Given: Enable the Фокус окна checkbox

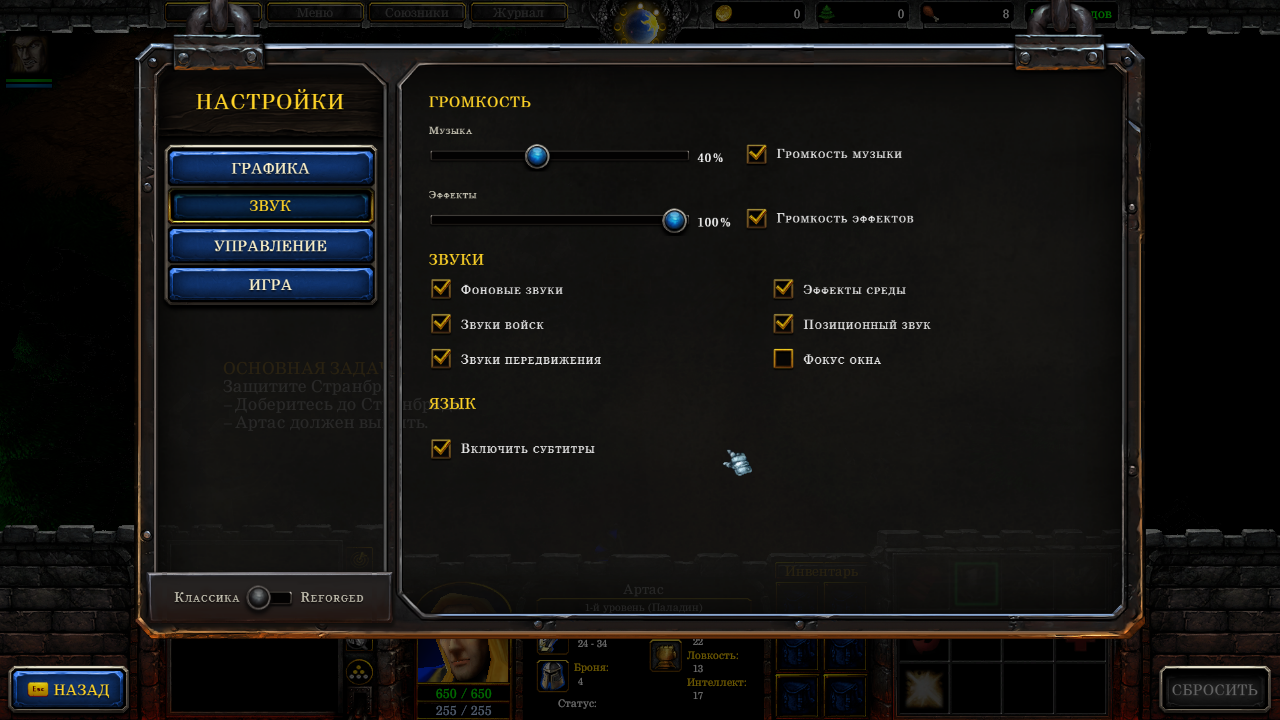Looking at the screenshot, I should tap(783, 358).
